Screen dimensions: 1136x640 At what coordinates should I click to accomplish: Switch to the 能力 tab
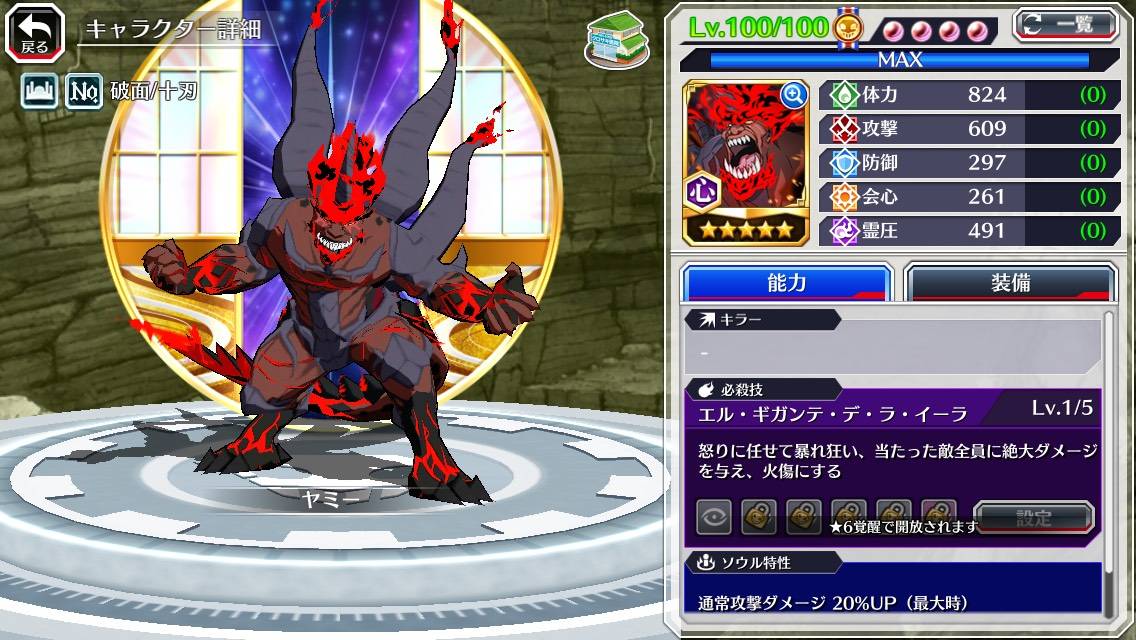[x=786, y=282]
